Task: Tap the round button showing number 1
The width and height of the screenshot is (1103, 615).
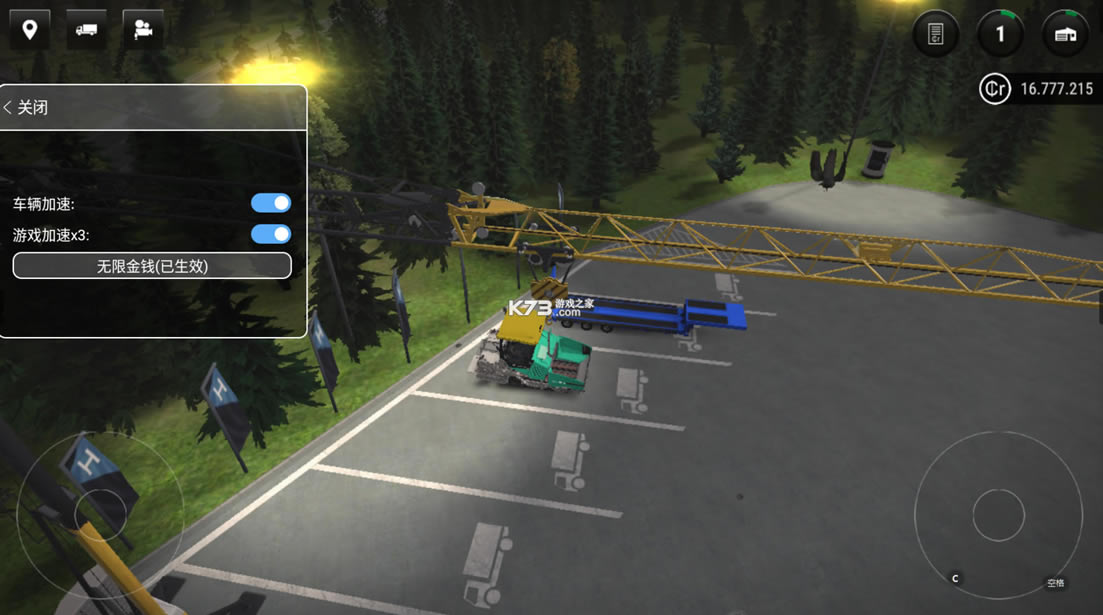Action: 1000,35
